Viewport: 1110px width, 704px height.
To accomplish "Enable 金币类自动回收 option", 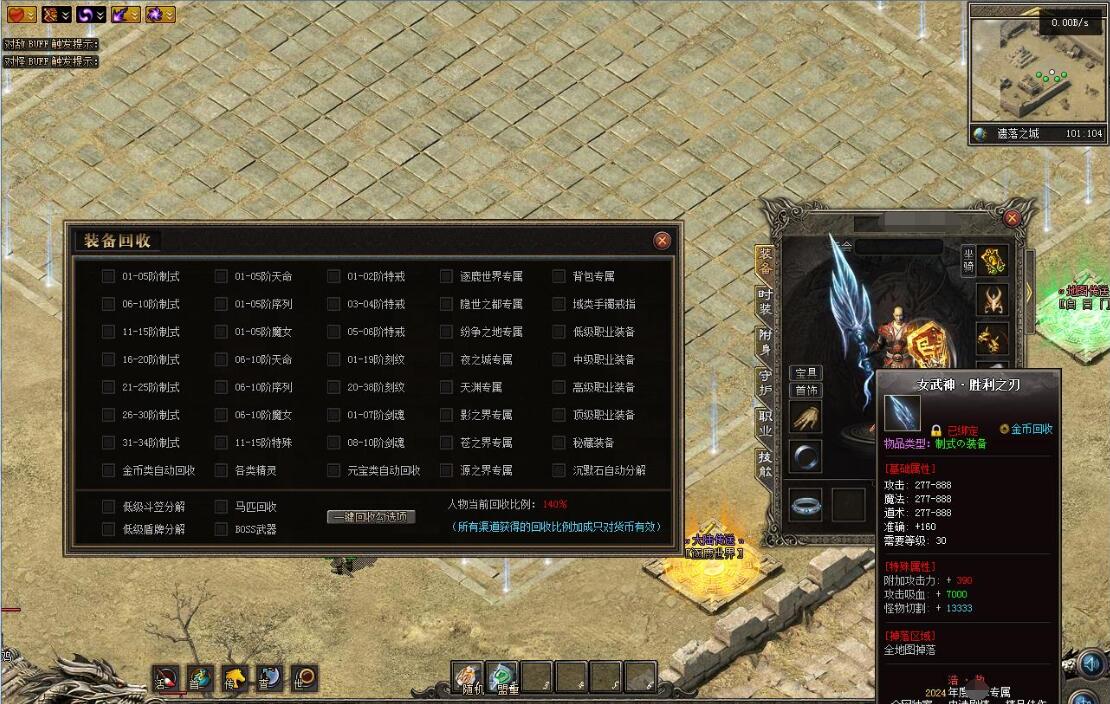I will pos(108,470).
